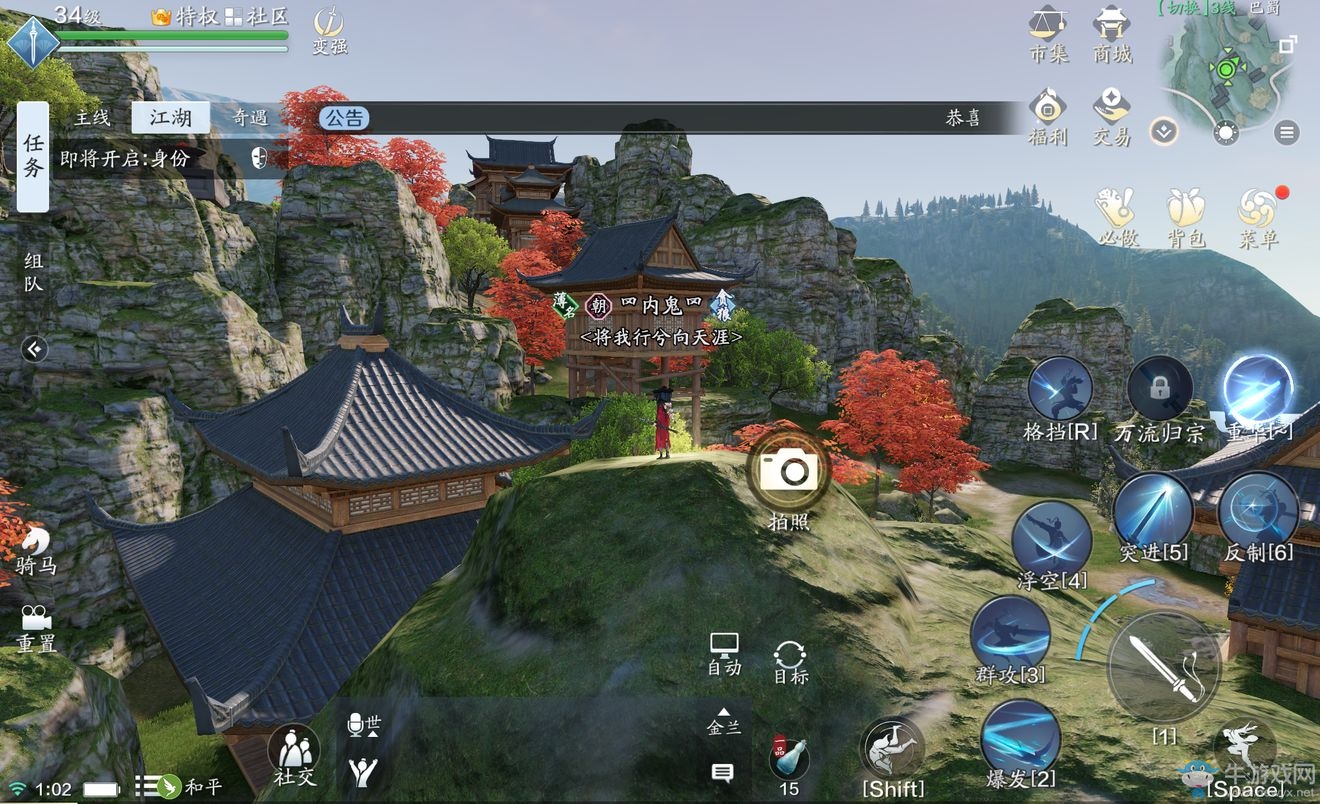Activate the 反制 counter skill
The width and height of the screenshot is (1320, 804).
1258,510
